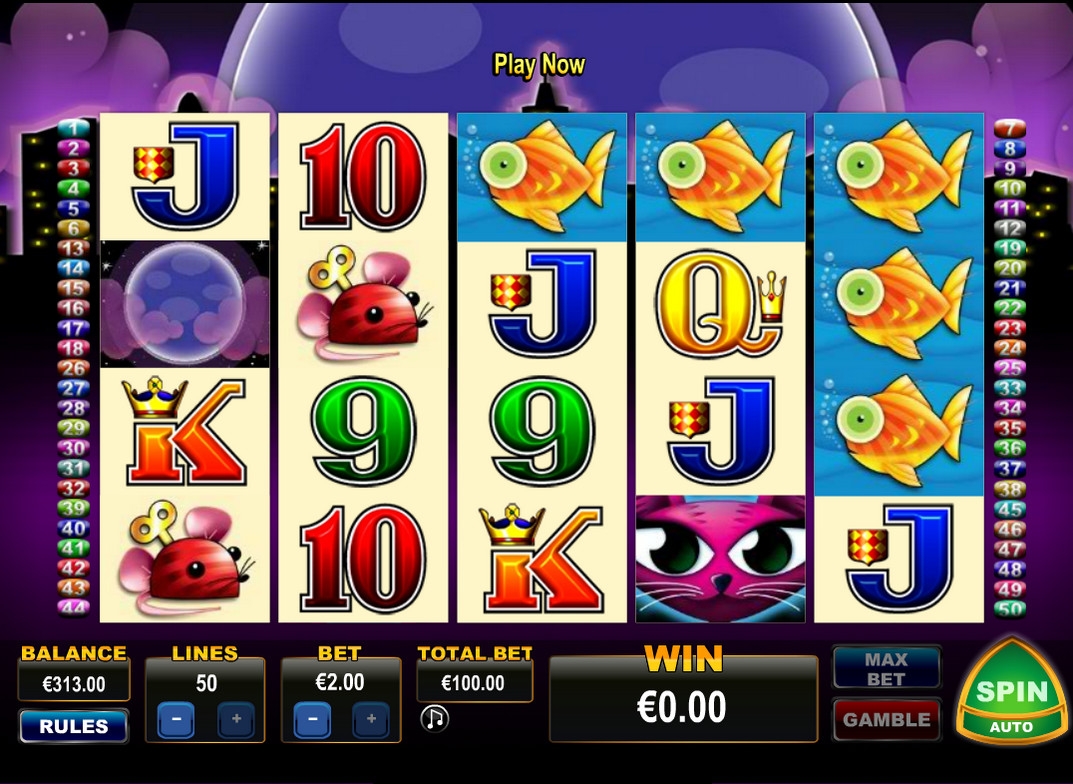Raise the bet amount
The height and width of the screenshot is (784, 1073).
[371, 719]
